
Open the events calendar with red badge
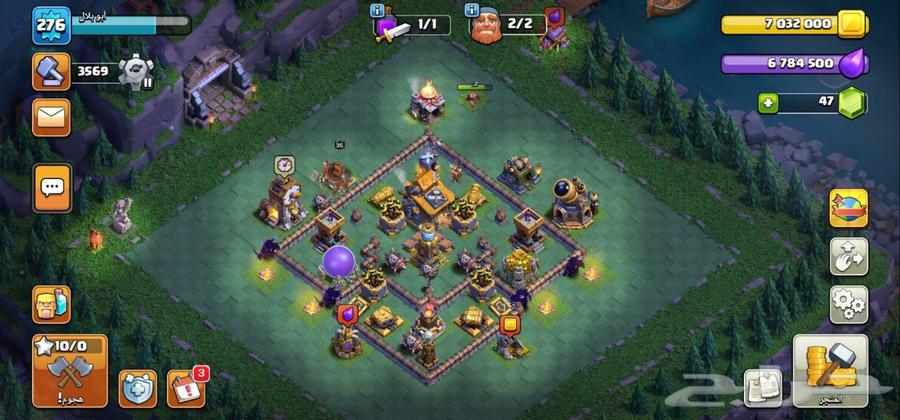click(x=186, y=388)
